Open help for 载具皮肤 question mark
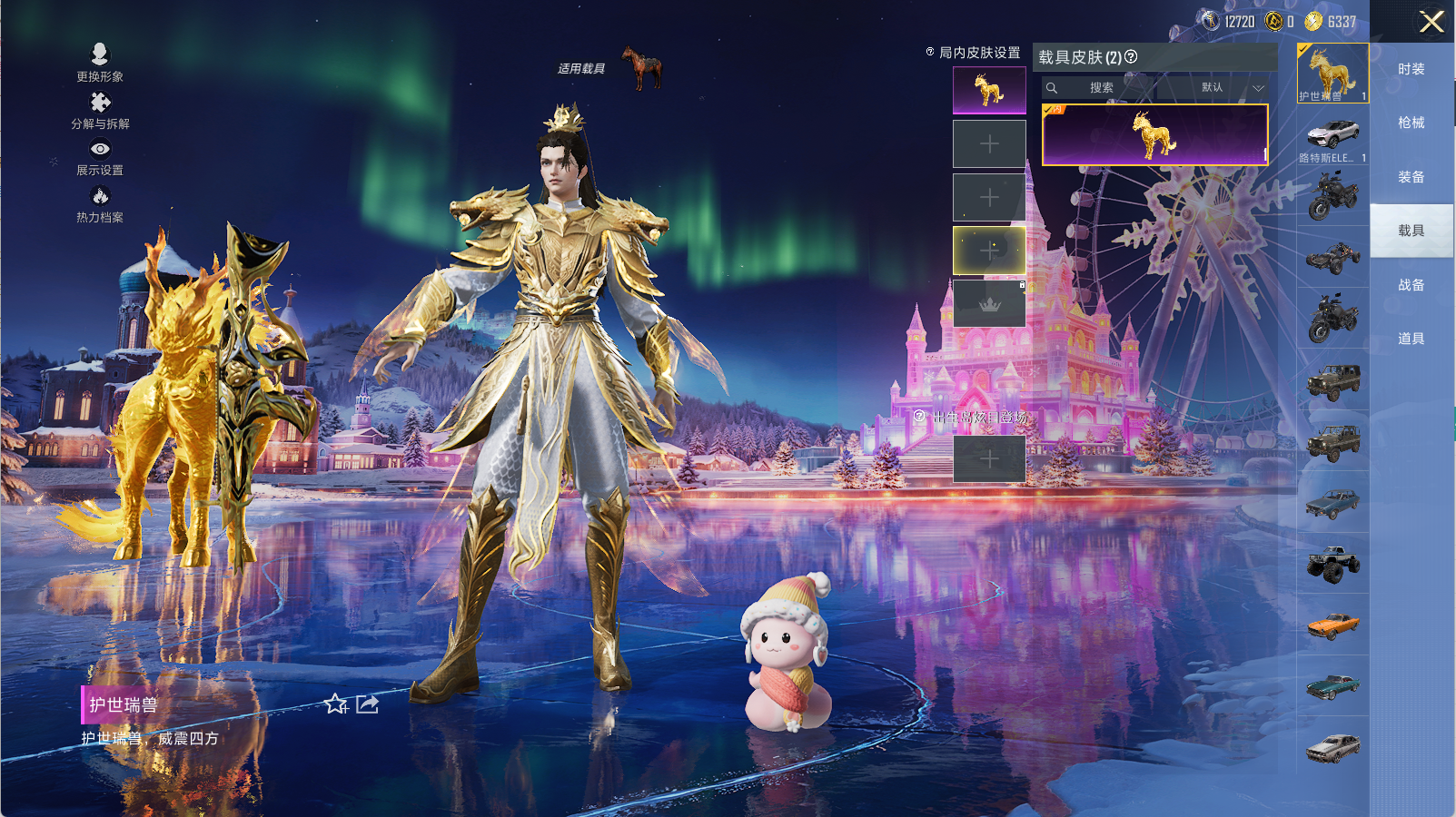 coord(1131,56)
